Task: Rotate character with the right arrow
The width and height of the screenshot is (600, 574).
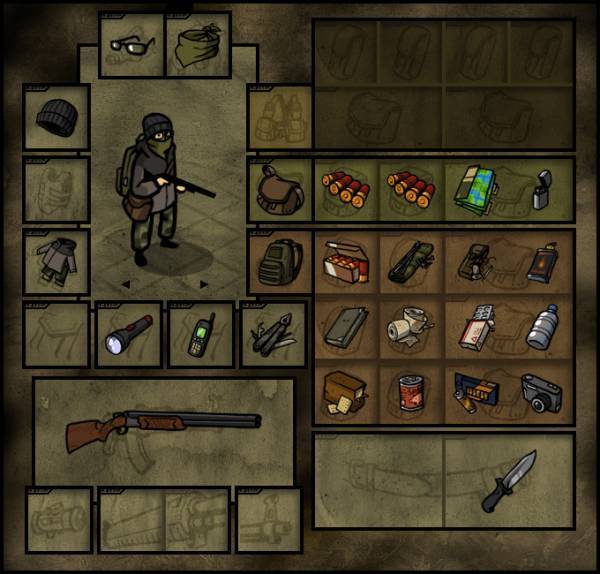Action: click(x=204, y=284)
